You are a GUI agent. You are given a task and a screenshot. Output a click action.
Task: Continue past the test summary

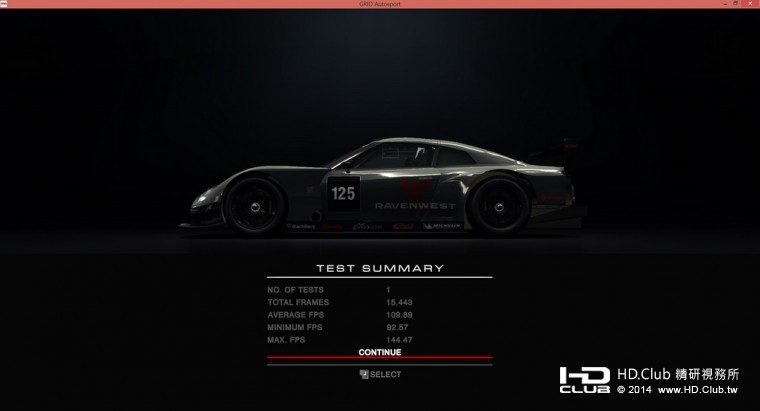click(379, 352)
